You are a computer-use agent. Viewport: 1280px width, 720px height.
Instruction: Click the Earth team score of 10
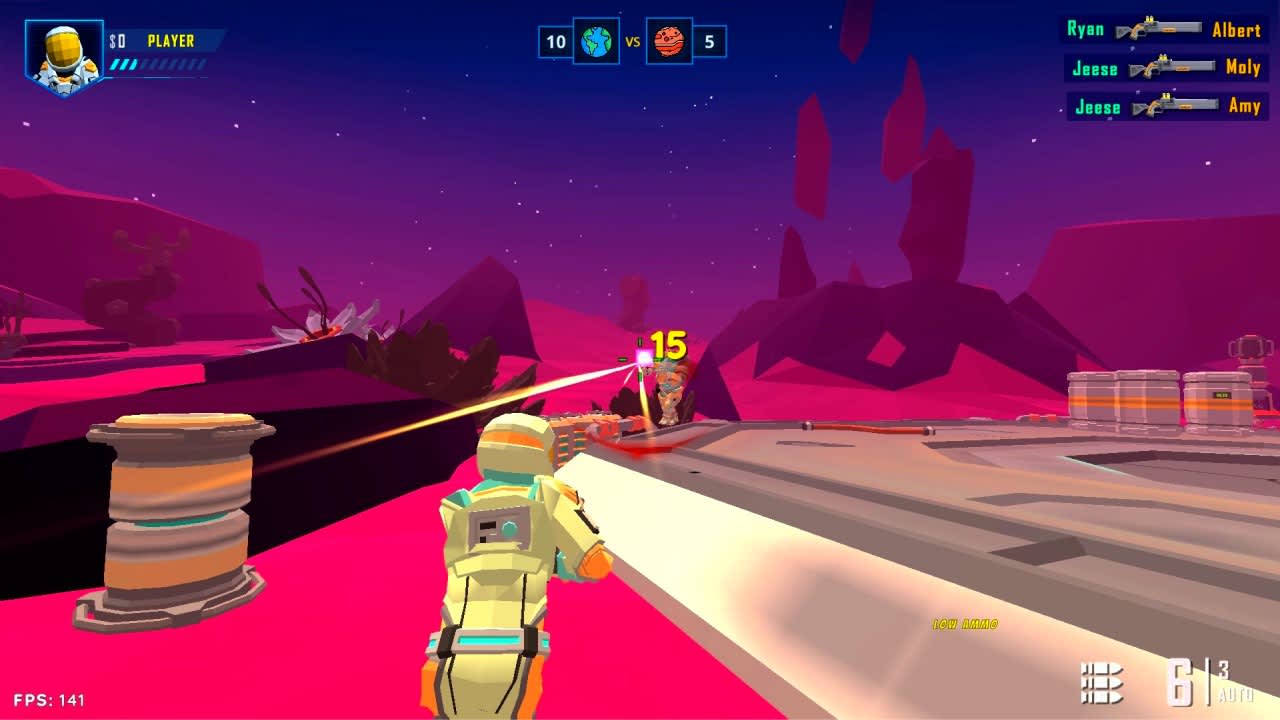(x=554, y=44)
